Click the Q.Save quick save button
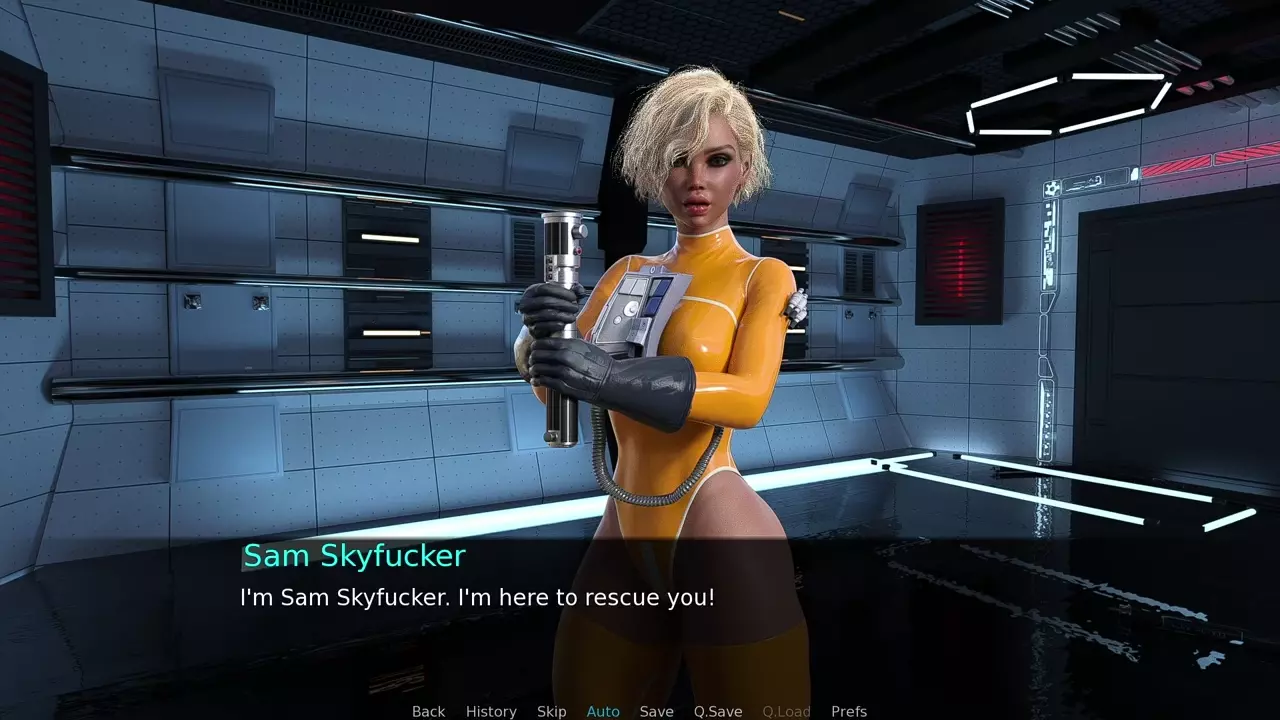Viewport: 1280px width, 720px height. click(718, 711)
